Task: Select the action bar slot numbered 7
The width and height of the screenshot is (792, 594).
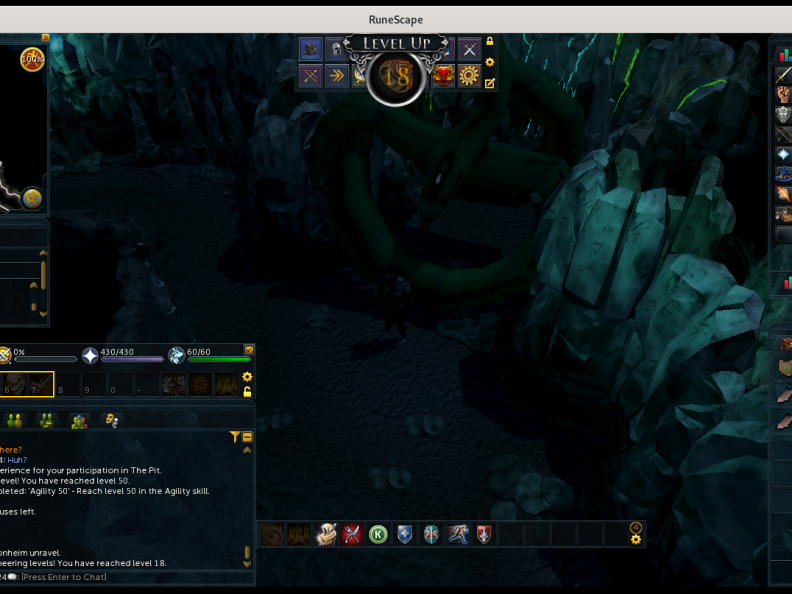Action: tap(40, 385)
